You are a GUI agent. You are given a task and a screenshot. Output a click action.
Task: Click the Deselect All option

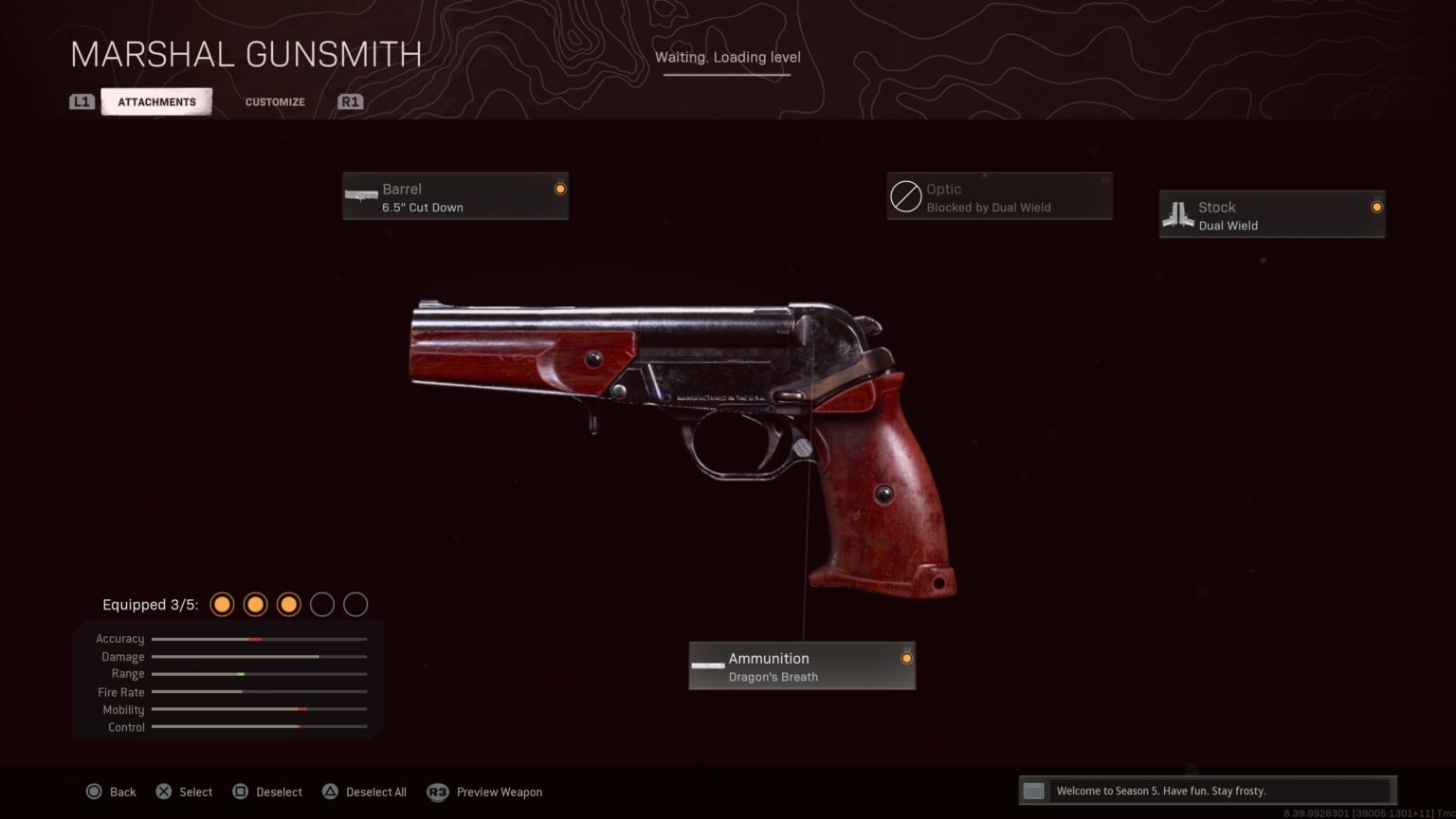[x=365, y=792]
